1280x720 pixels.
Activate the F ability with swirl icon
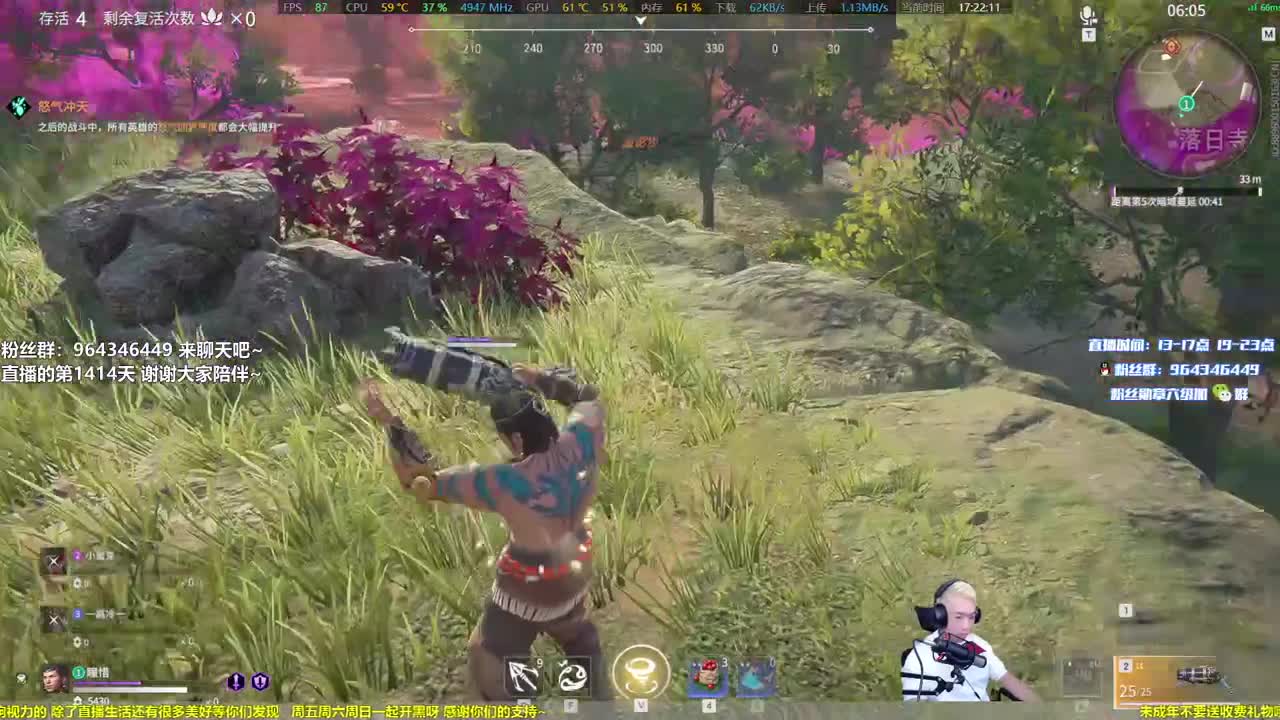(573, 677)
